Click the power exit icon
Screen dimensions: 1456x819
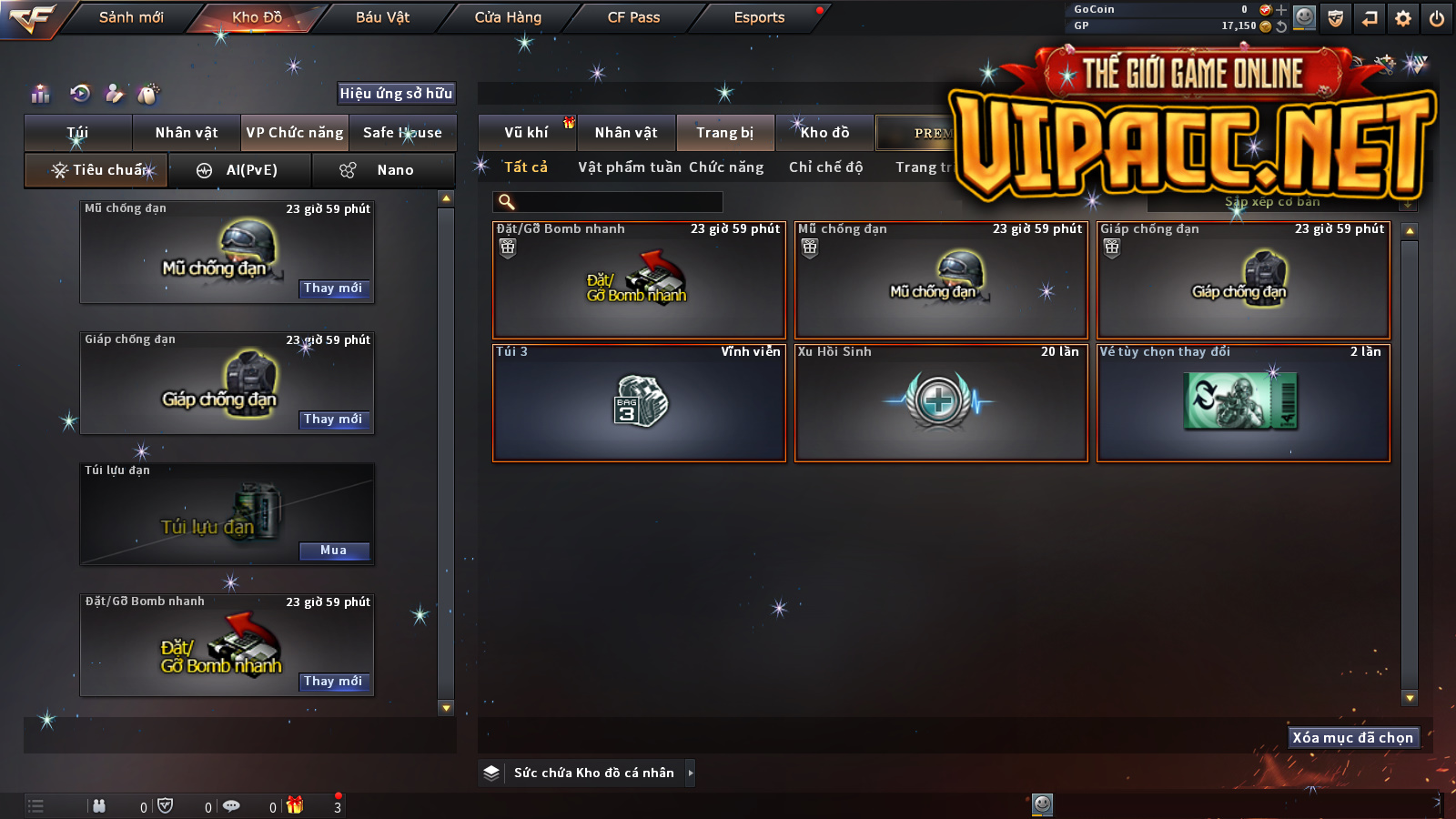1437,18
